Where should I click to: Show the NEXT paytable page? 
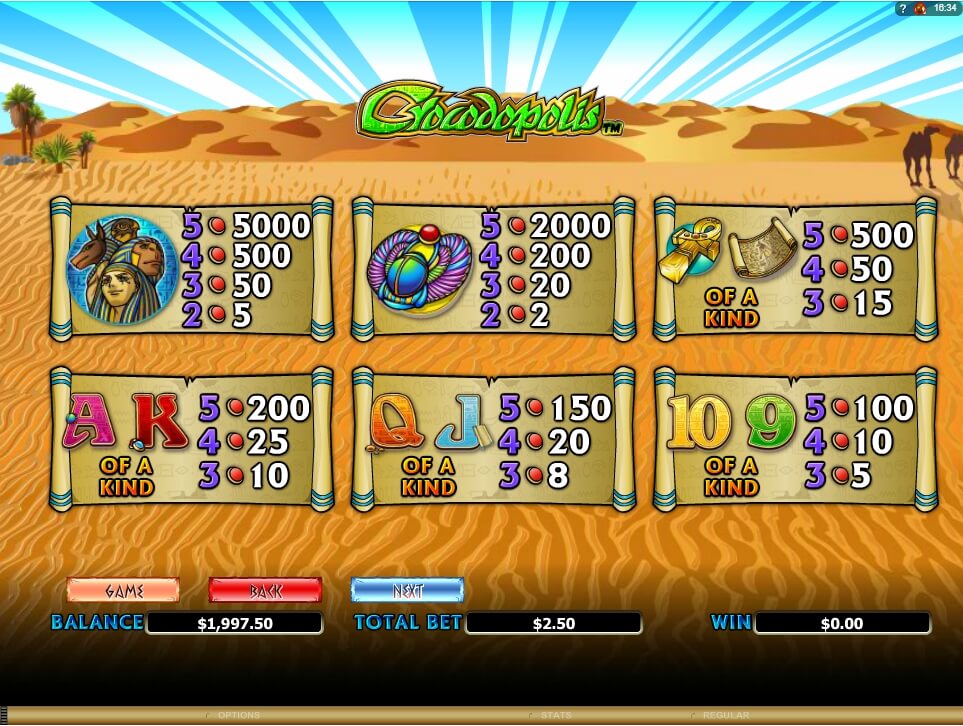click(x=407, y=590)
